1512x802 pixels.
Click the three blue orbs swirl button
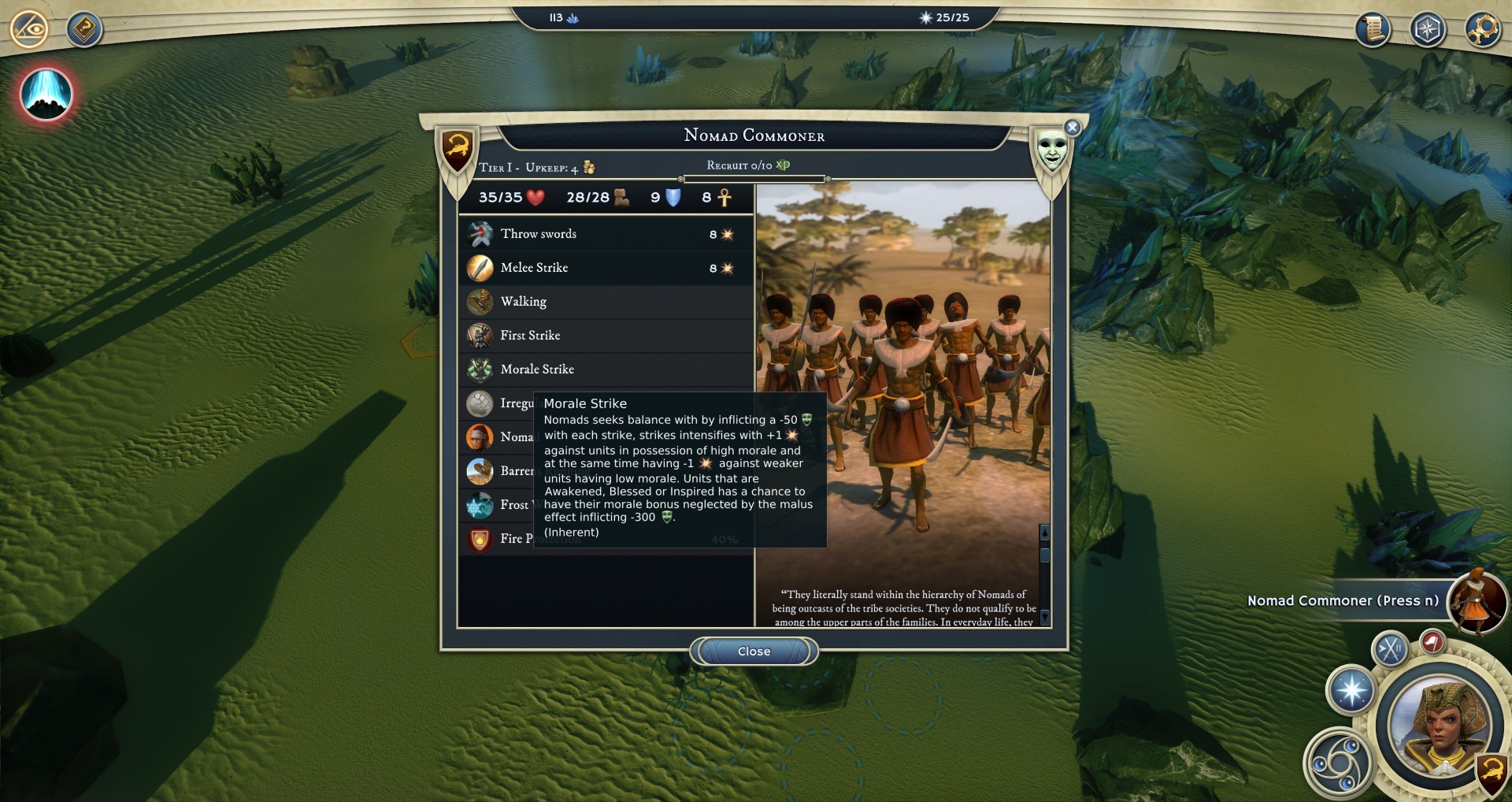tap(1337, 763)
